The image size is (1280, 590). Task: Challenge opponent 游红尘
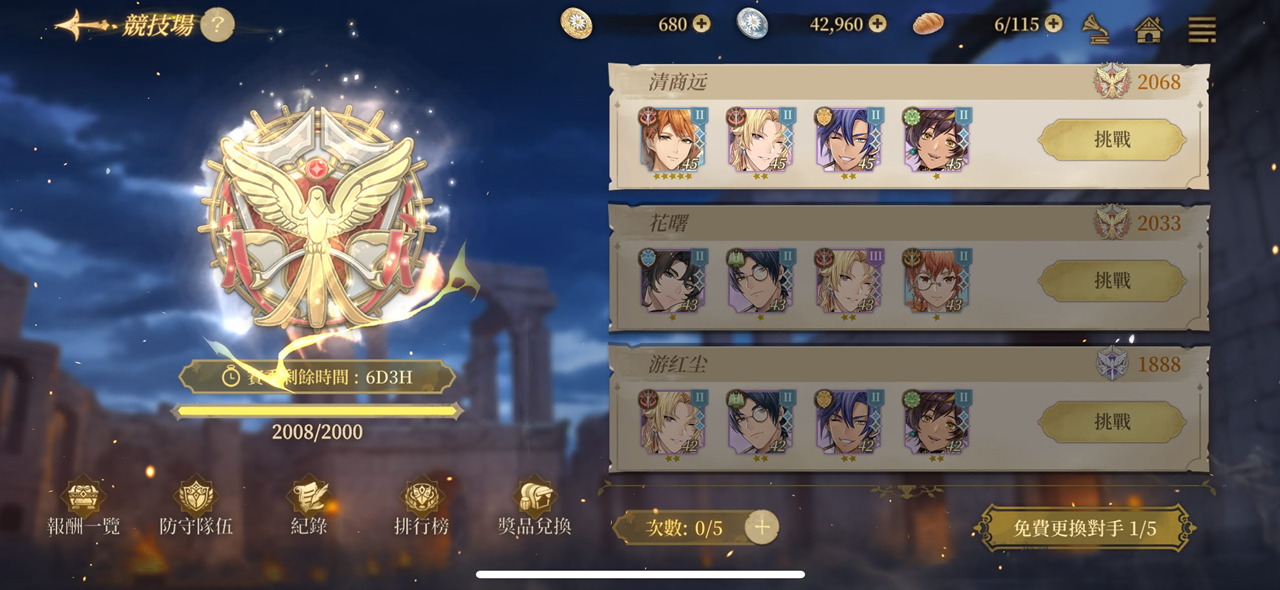1112,422
